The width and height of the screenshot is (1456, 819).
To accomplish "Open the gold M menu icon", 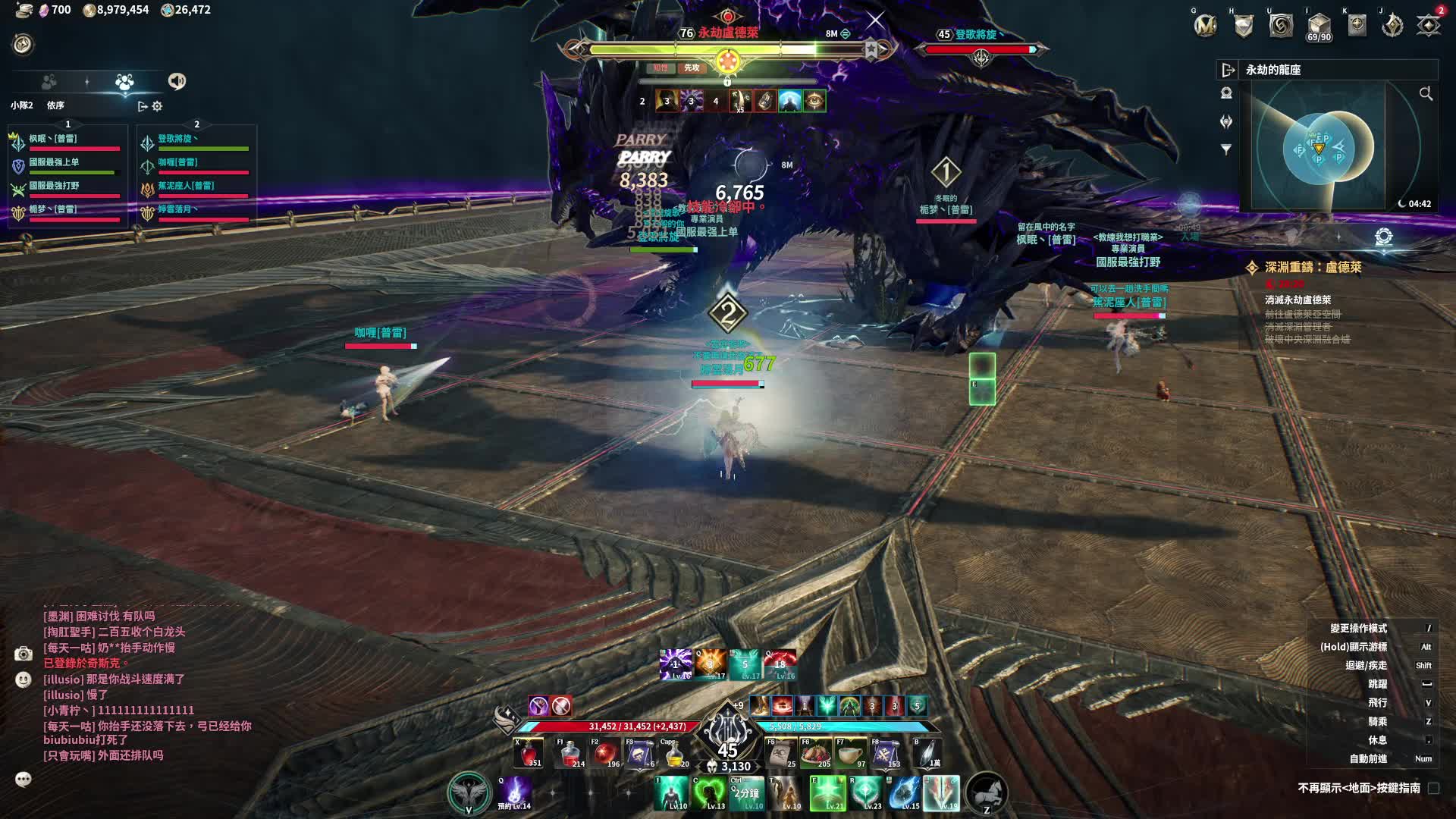I will [1205, 26].
